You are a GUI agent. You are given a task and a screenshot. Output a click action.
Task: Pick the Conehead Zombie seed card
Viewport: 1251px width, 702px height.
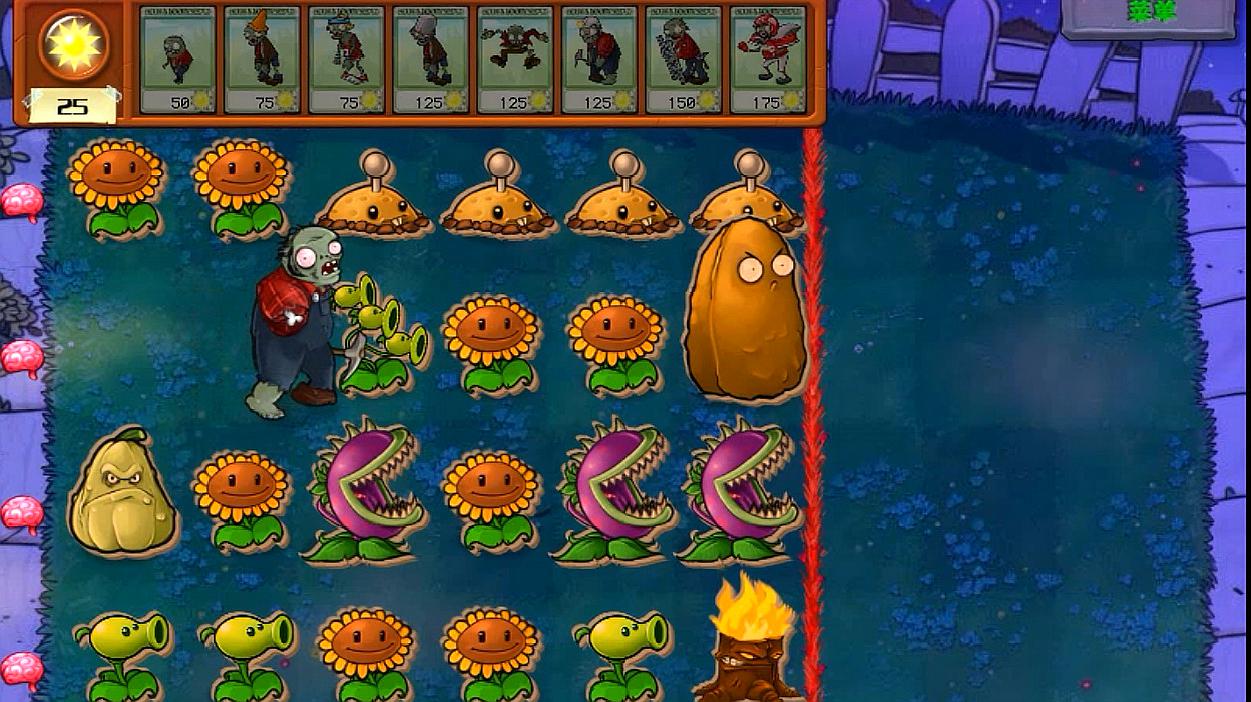click(x=262, y=59)
